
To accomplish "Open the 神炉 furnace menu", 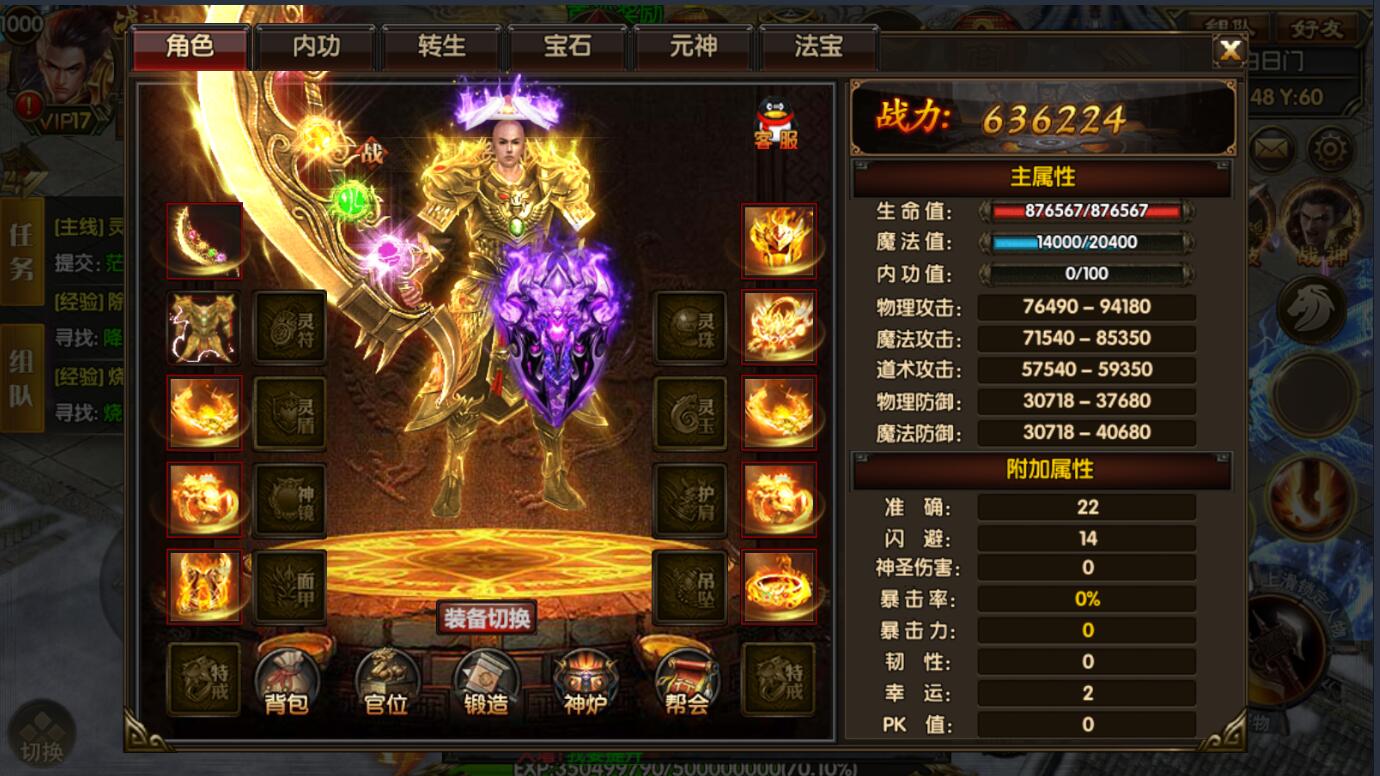I will point(586,682).
